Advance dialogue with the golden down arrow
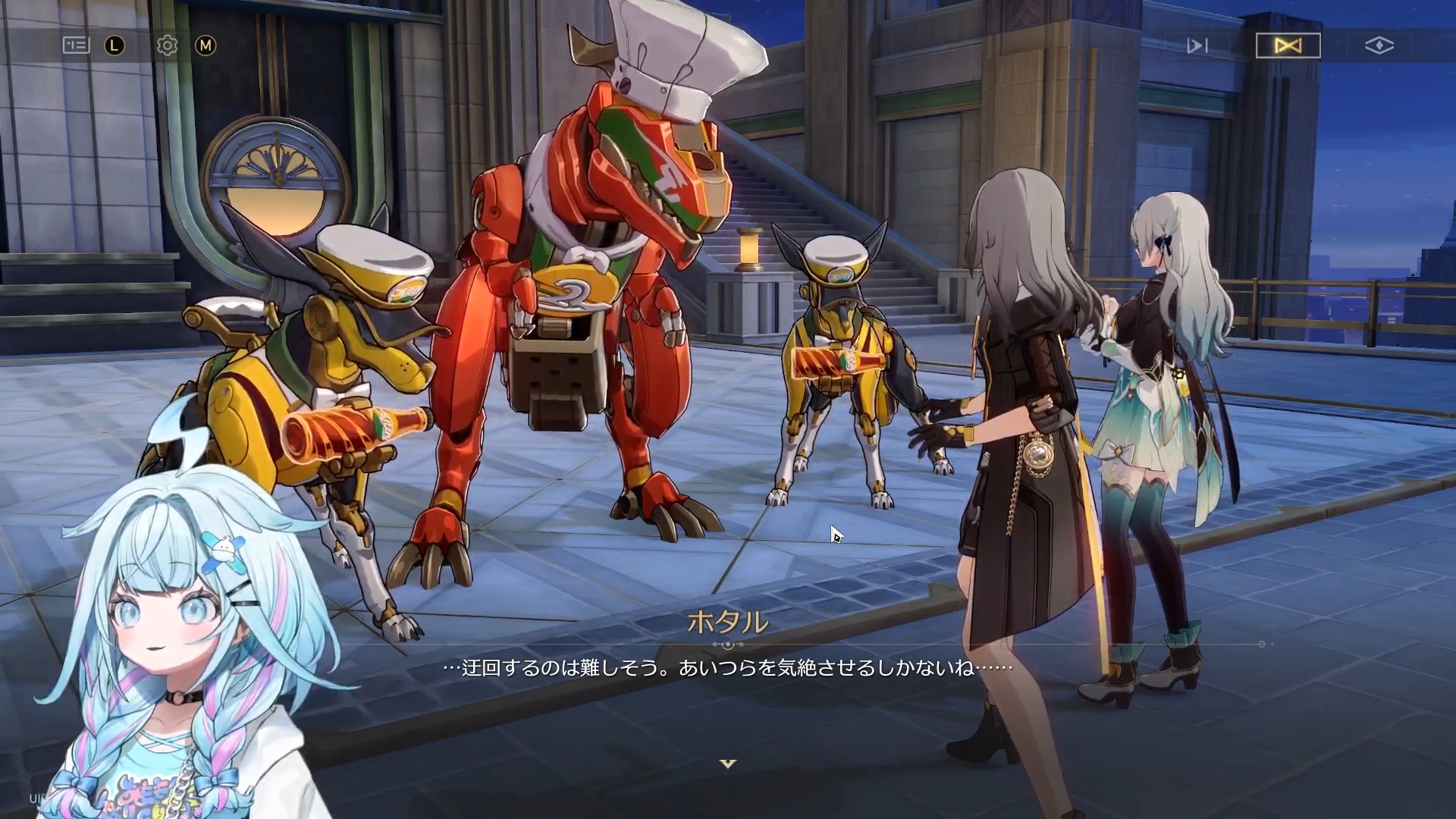This screenshot has height=819, width=1456. (728, 764)
